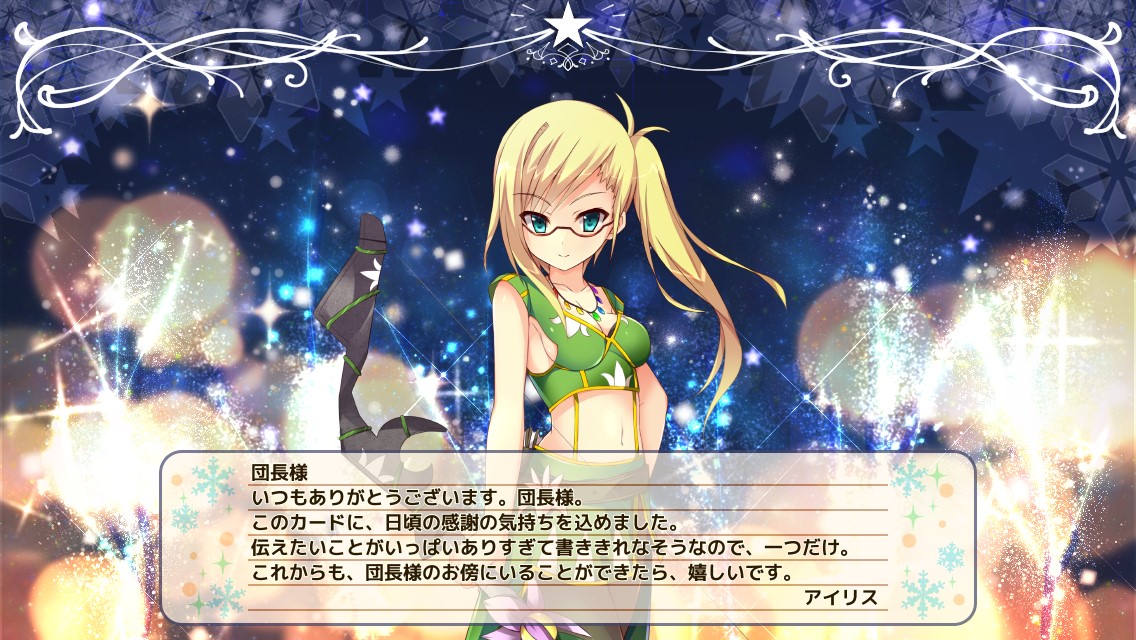Click Iris's message card to continue
The image size is (1136, 640).
(567, 536)
